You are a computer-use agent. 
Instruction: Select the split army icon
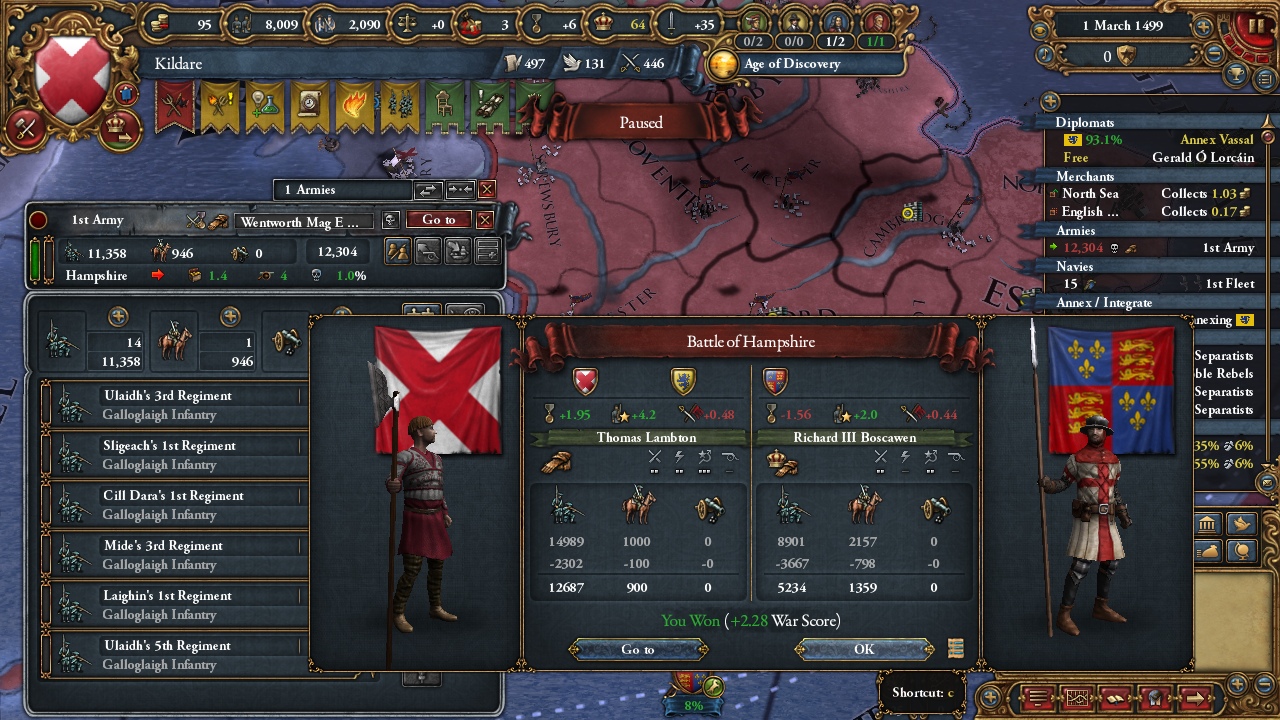coord(398,252)
